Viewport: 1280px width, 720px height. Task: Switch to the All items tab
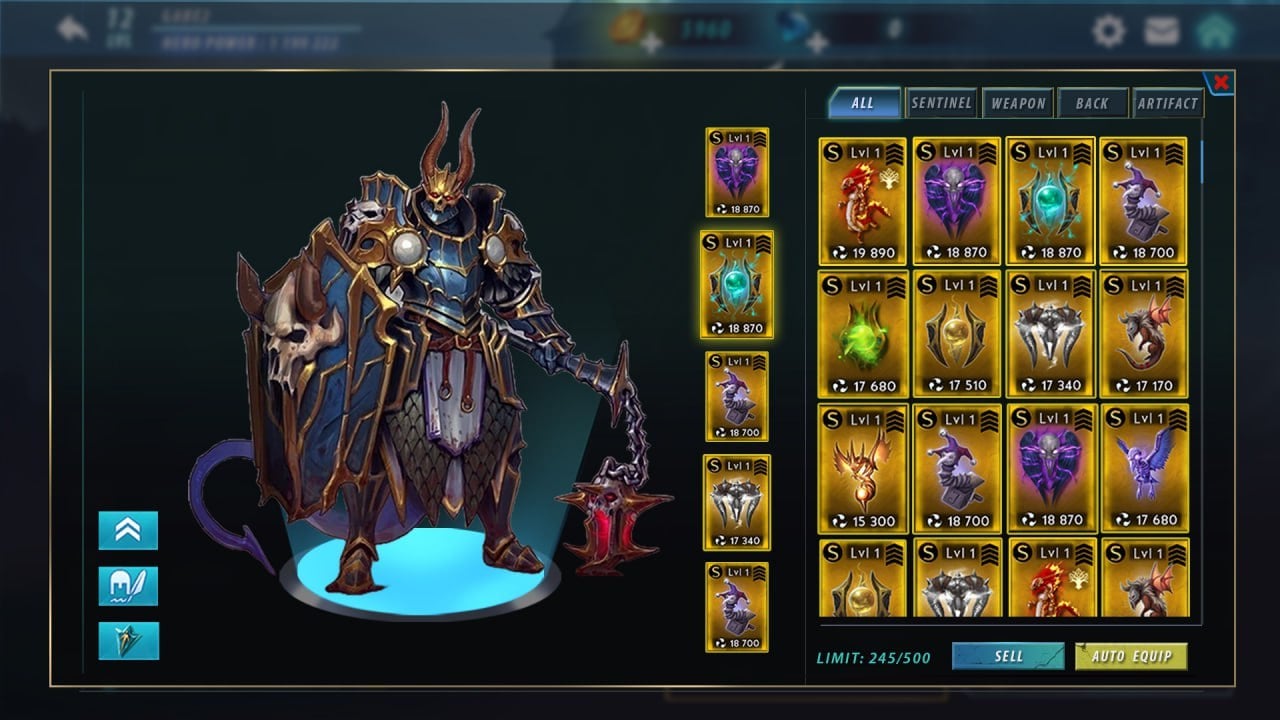coord(863,103)
